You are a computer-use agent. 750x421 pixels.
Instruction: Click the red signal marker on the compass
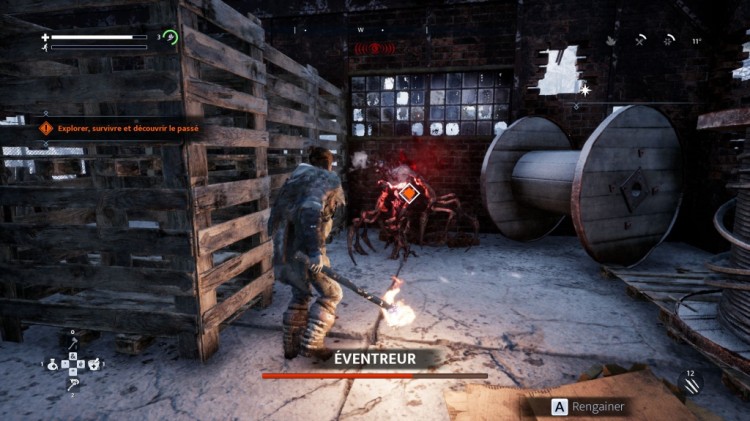[x=373, y=47]
